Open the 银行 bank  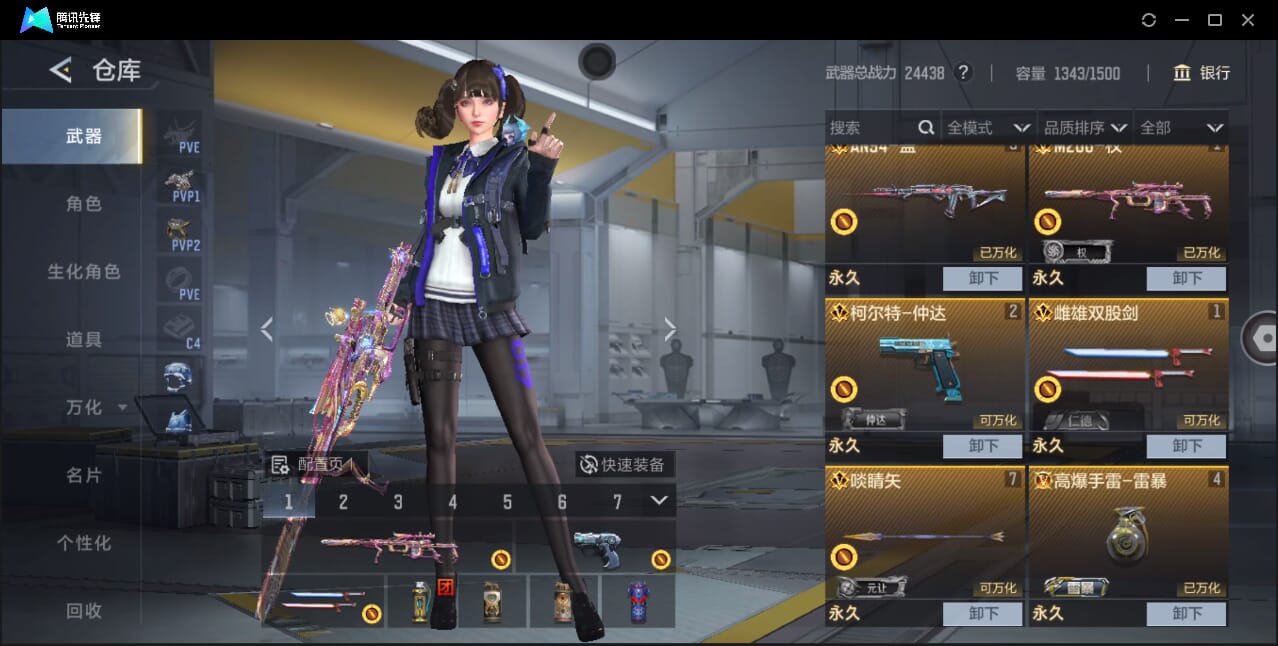[x=1202, y=73]
